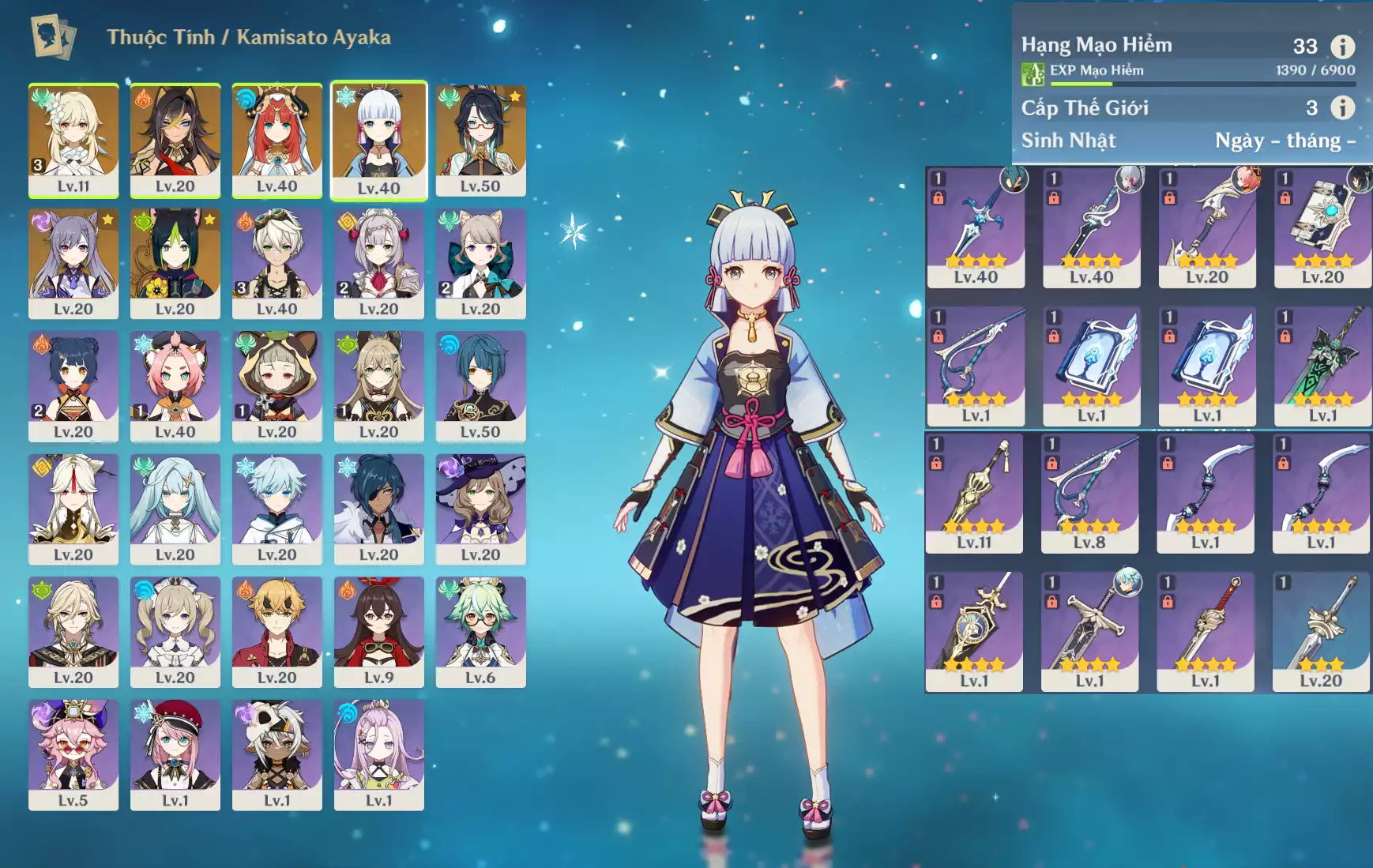Show info for Cấp Thế Giới level
Screen dimensions: 1373x868
[x=1342, y=107]
